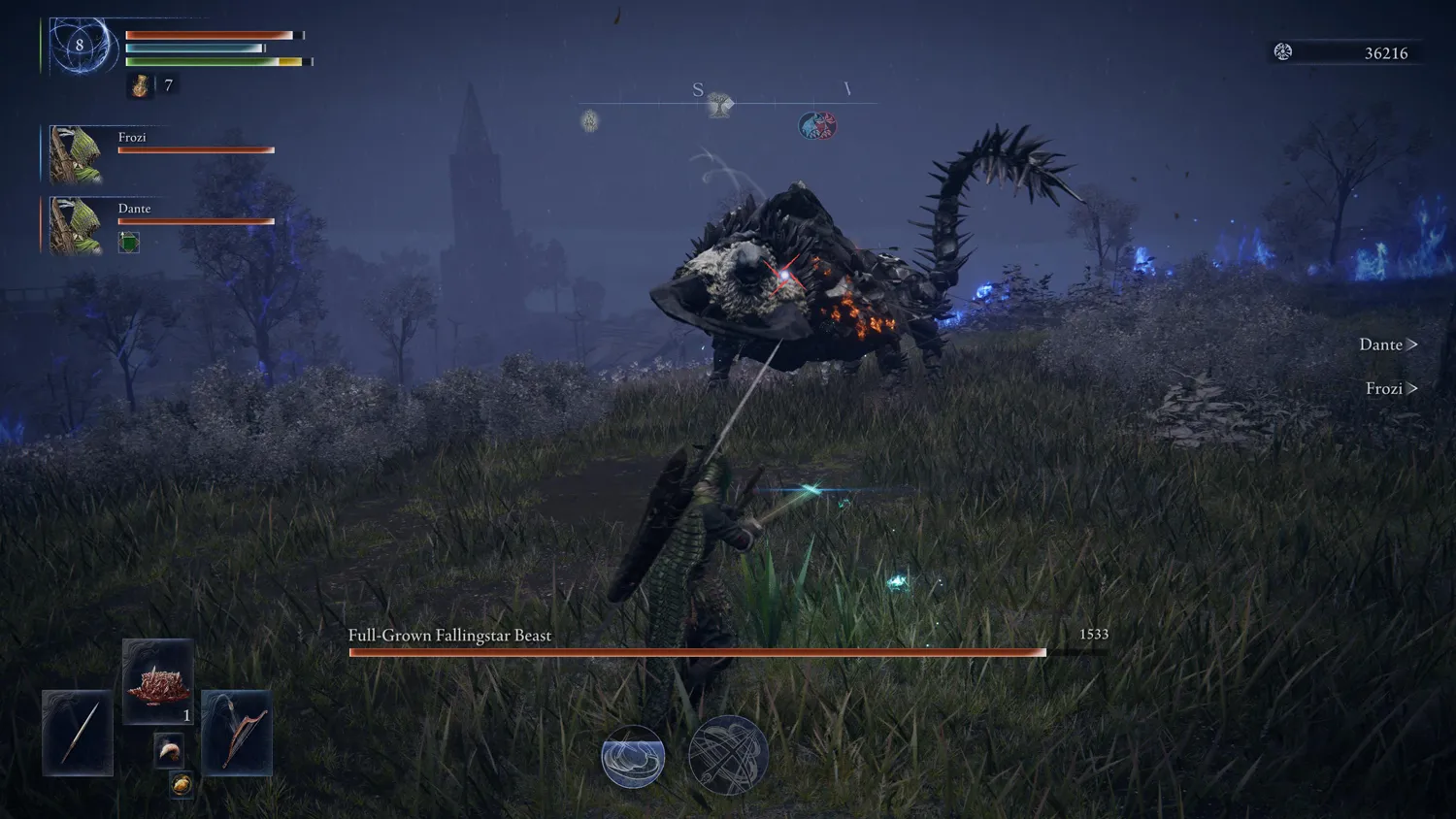Click the level 8 character emblem
This screenshot has height=819, width=1456.
80,46
